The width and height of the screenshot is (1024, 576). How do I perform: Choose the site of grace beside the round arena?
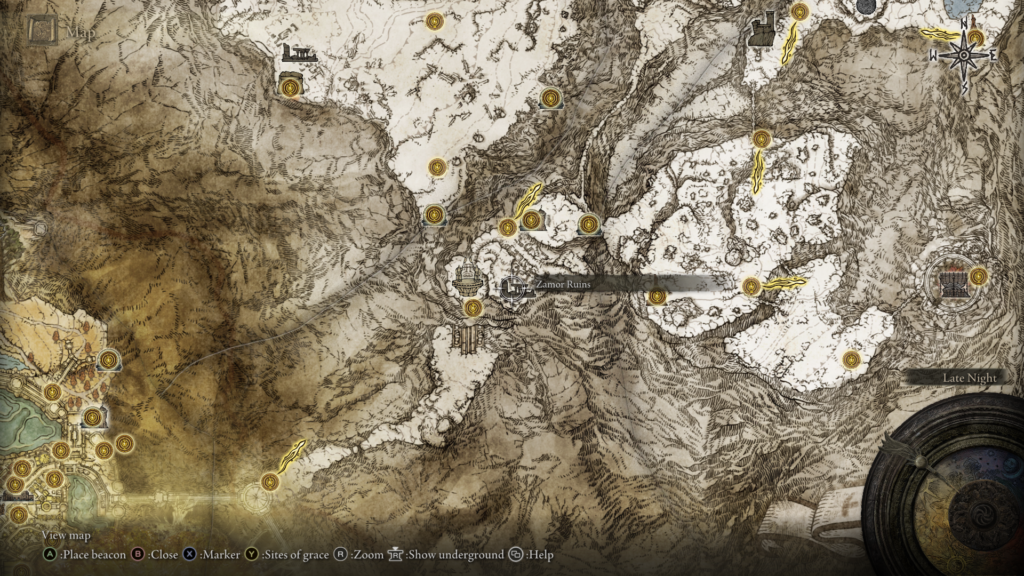coord(978,276)
